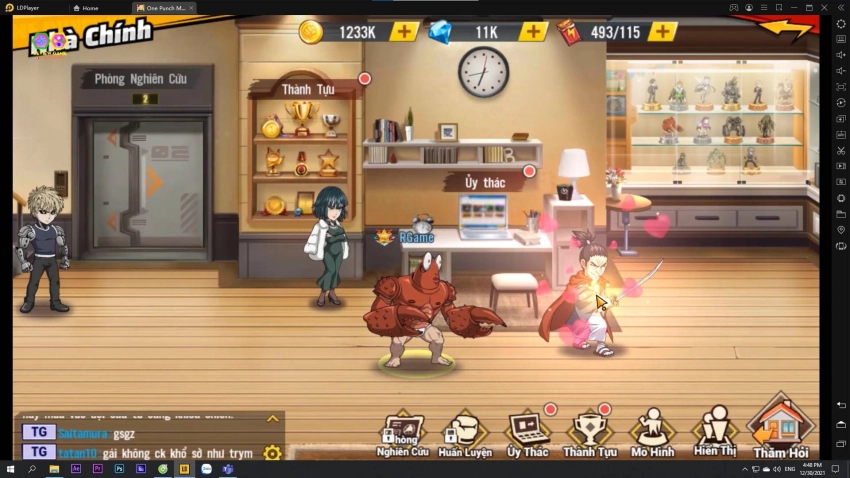The width and height of the screenshot is (850, 478).
Task: Add more gold coins with the plus button
Action: [404, 31]
